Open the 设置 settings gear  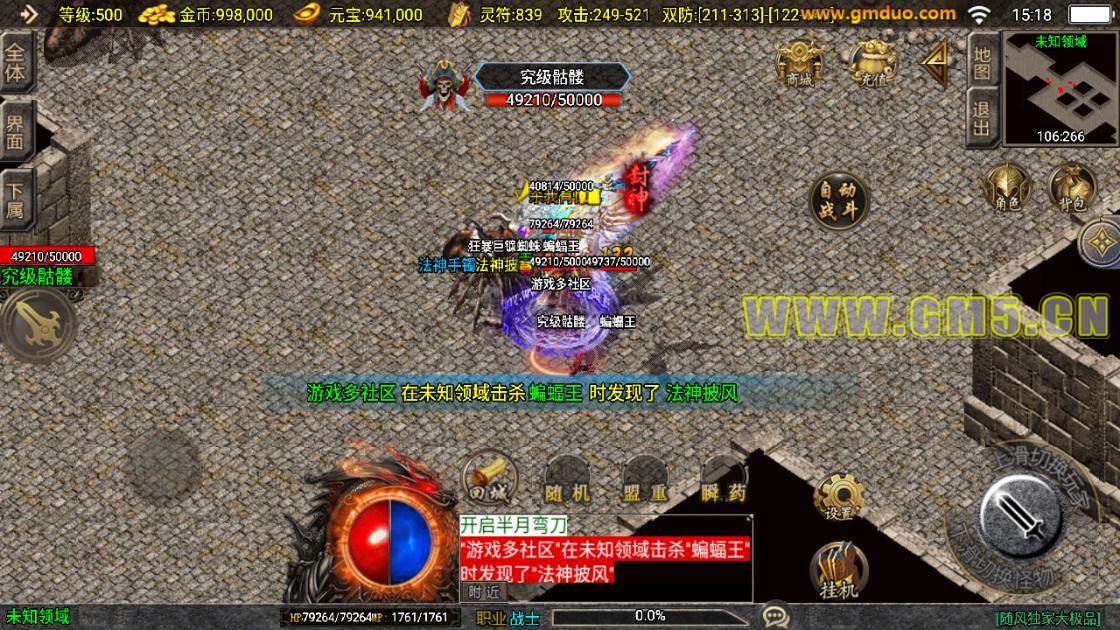[x=838, y=496]
